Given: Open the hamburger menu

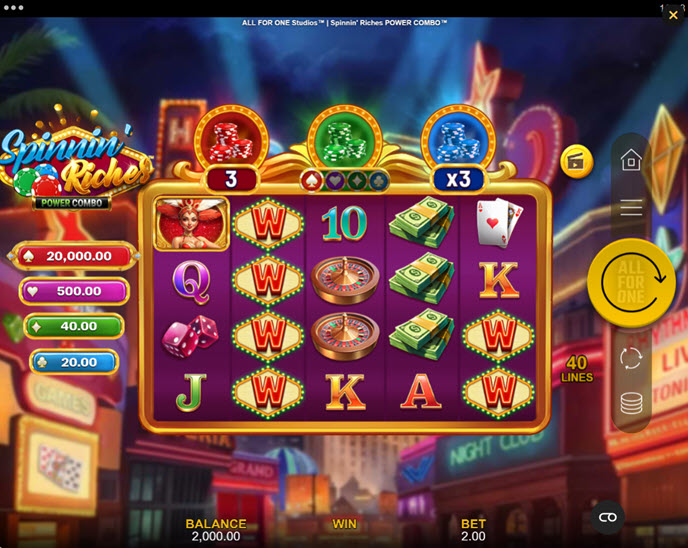Looking at the screenshot, I should pyautogui.click(x=631, y=208).
